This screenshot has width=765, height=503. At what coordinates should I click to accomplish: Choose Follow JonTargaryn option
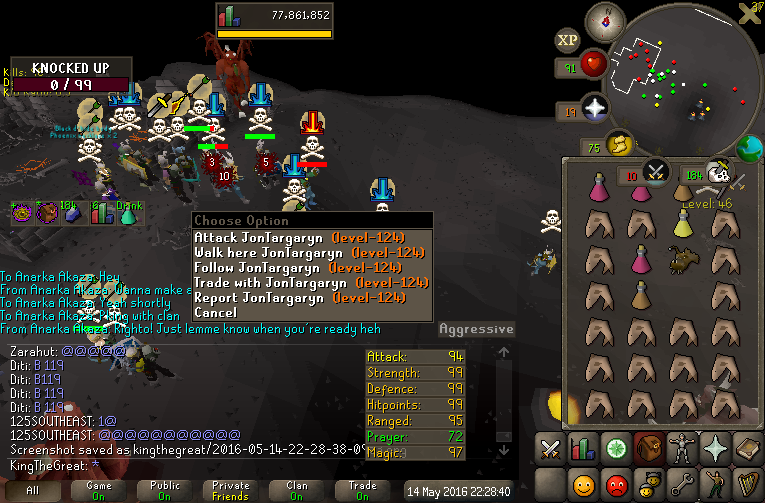[x=299, y=268]
